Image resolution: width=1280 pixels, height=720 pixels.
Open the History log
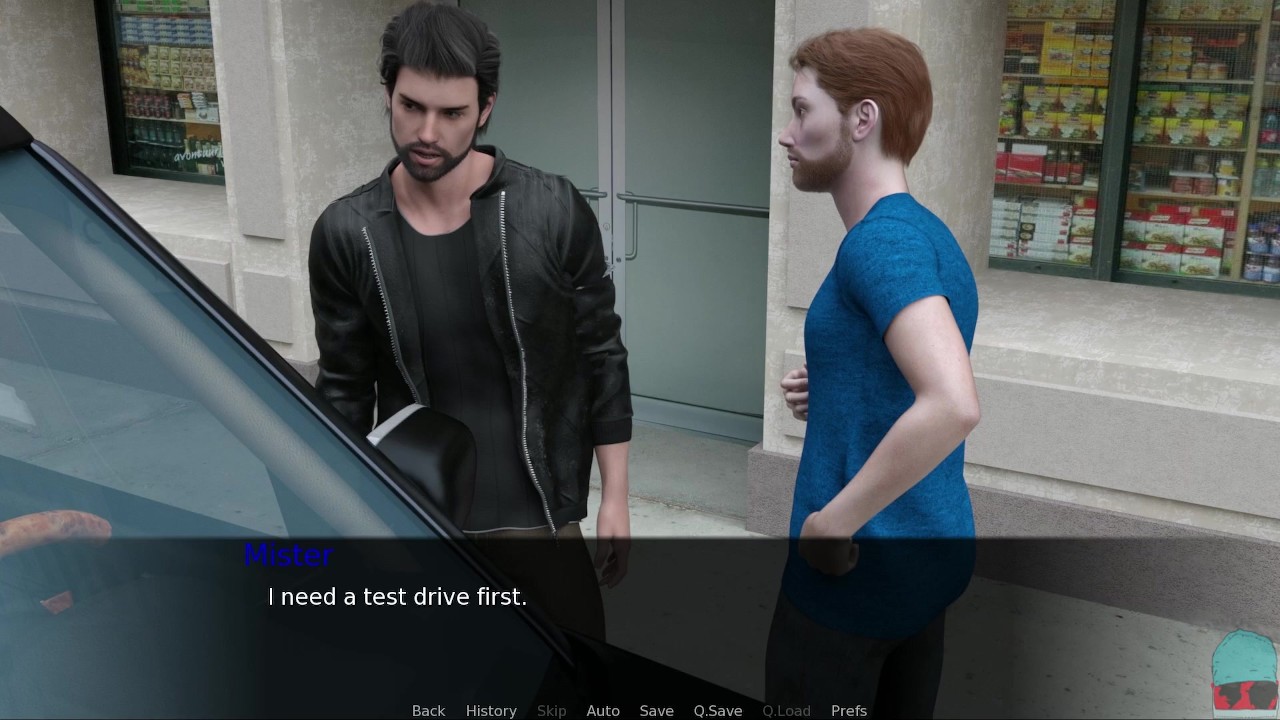tap(491, 710)
